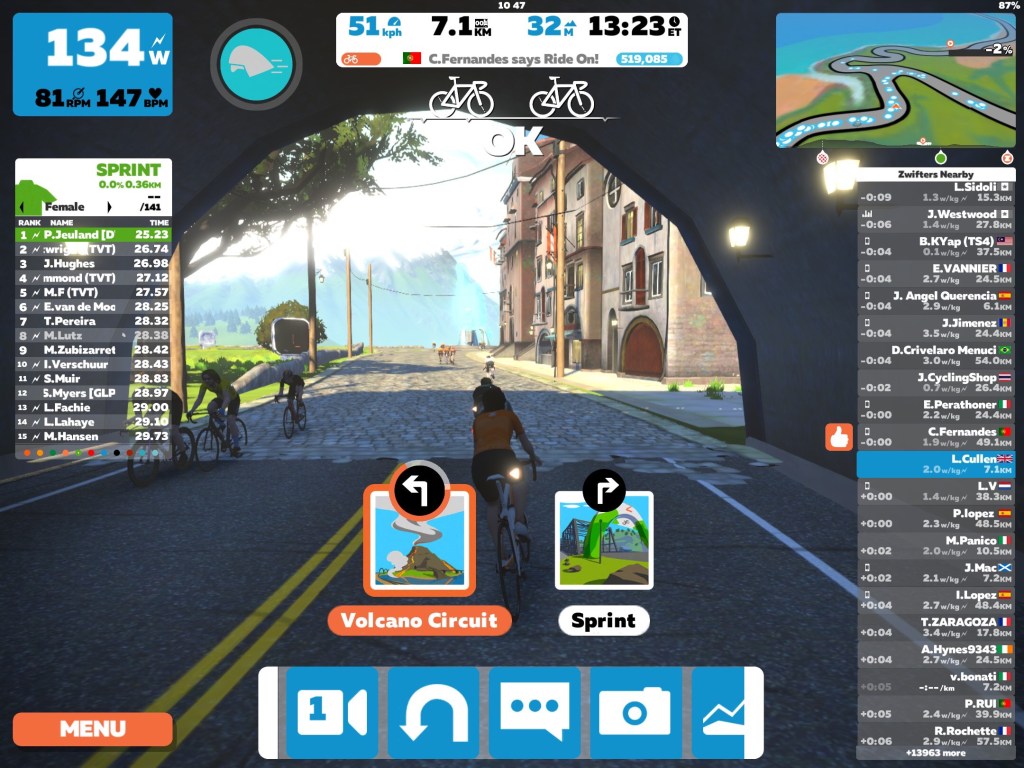This screenshot has height=768, width=1024.
Task: Switch camera view with the video camera button
Action: tap(332, 712)
